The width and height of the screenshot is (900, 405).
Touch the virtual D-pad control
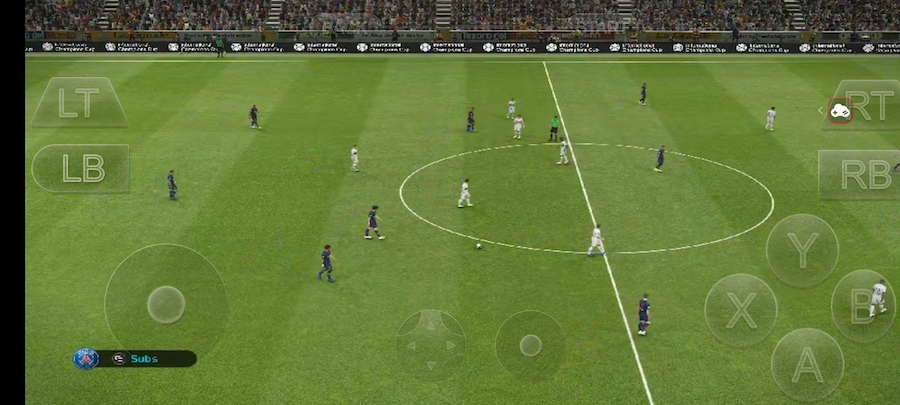click(x=430, y=345)
